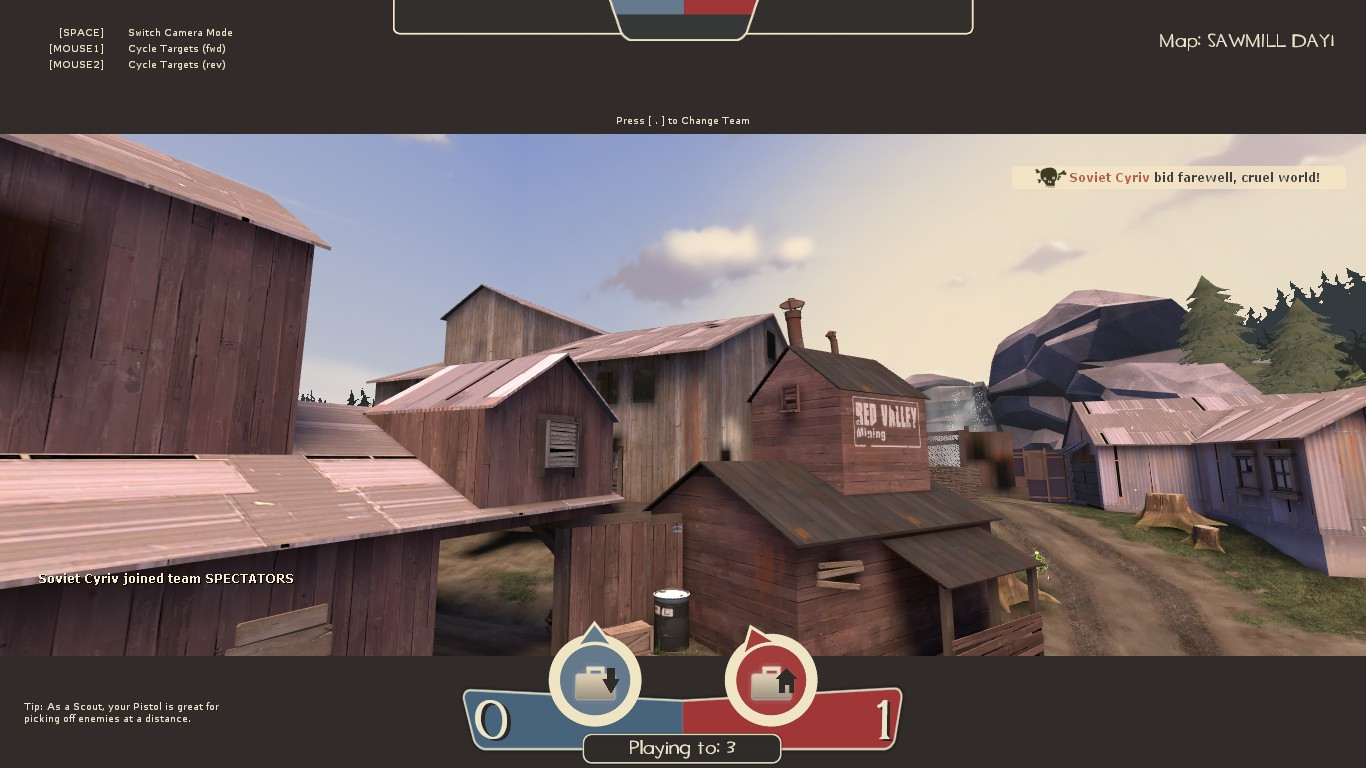Image resolution: width=1366 pixels, height=768 pixels.
Task: Expand the Playing to: 3 banner
Action: 682,748
